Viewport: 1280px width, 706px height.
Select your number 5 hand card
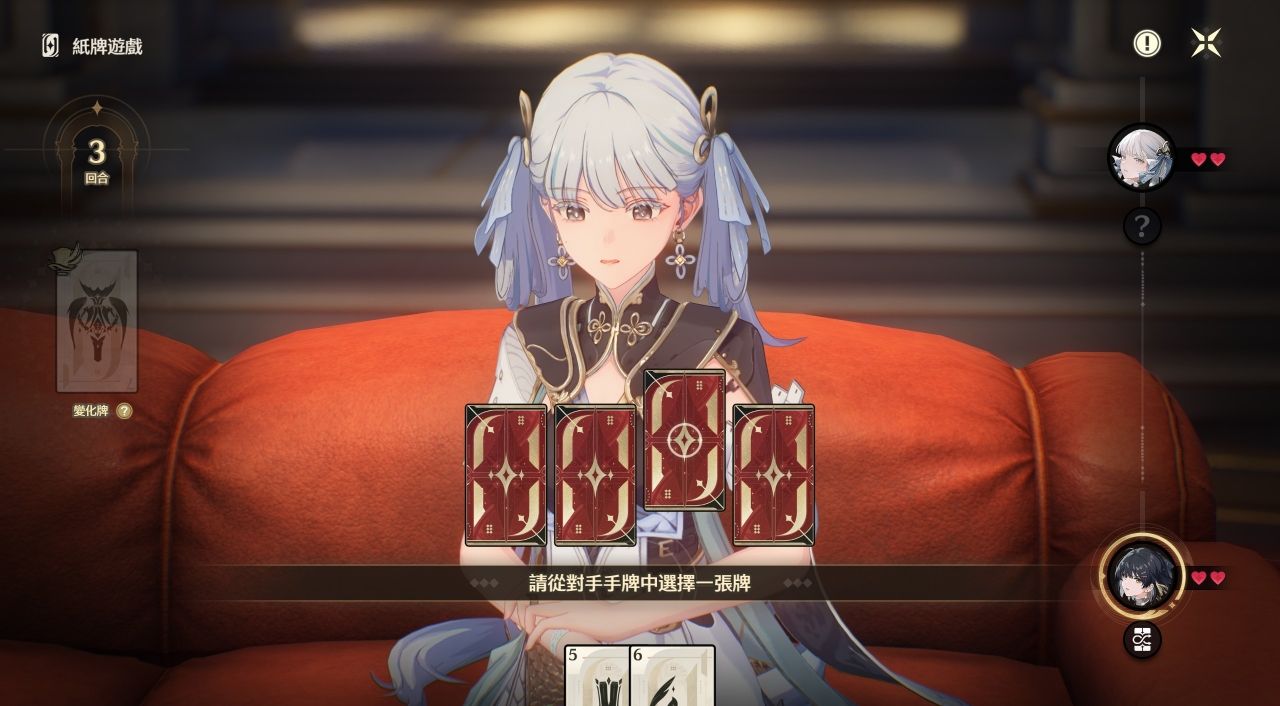(597, 676)
